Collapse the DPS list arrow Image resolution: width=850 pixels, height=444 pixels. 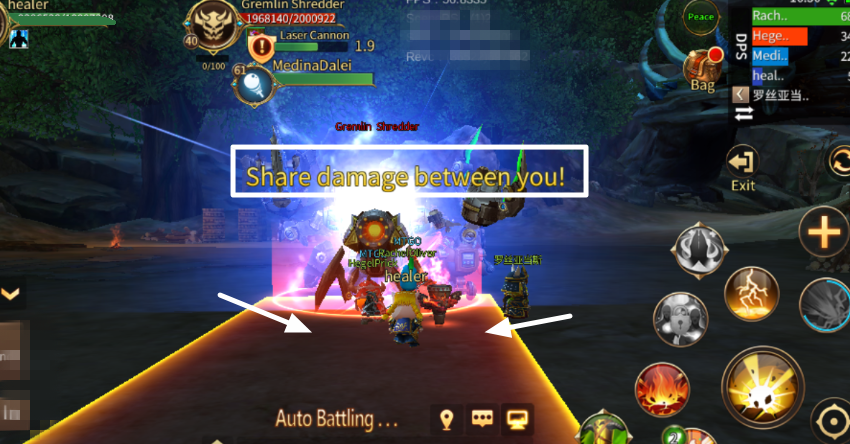pyautogui.click(x=741, y=95)
